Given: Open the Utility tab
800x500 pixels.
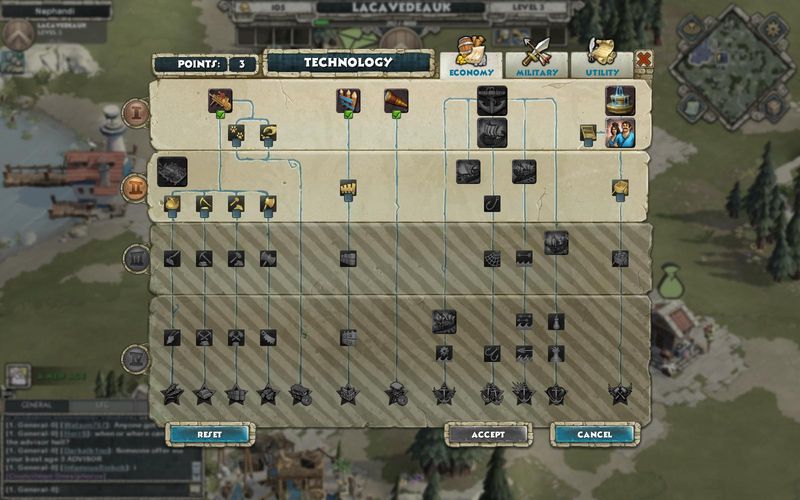Looking at the screenshot, I should click(x=601, y=65).
